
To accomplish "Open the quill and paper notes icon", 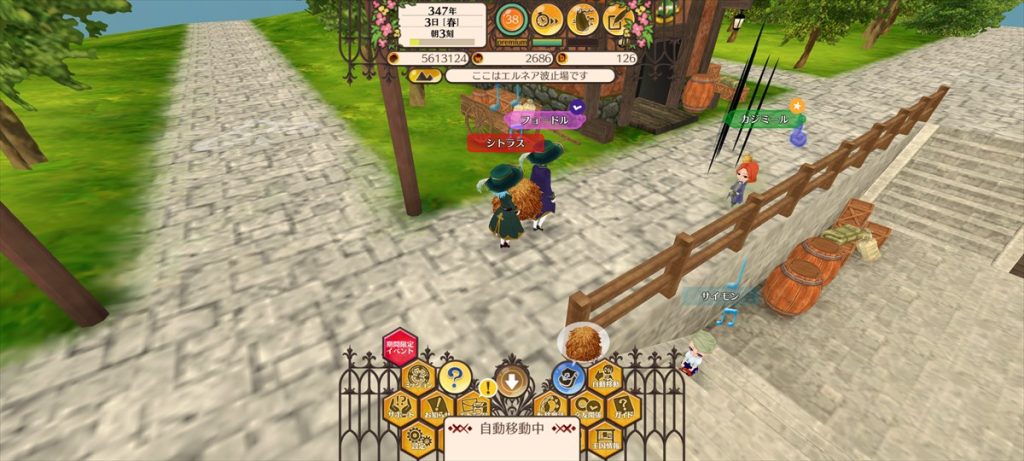I will [619, 18].
